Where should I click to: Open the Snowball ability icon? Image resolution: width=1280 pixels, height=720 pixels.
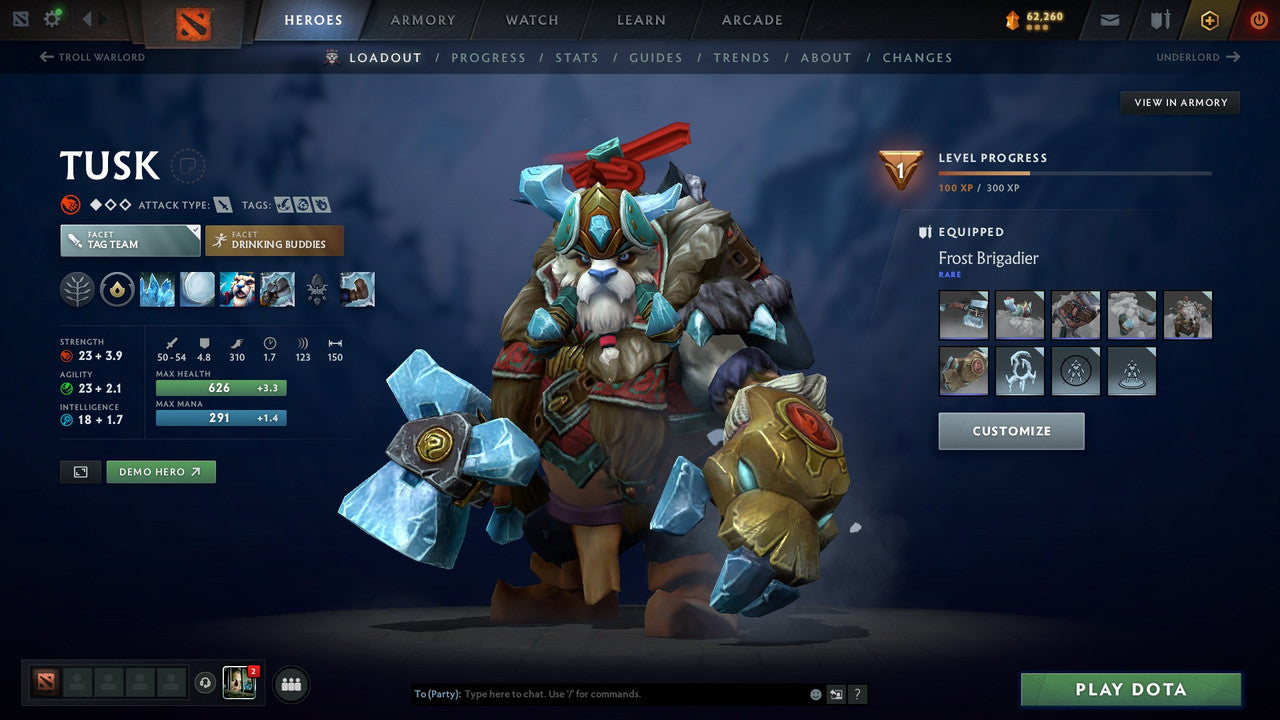coord(198,290)
